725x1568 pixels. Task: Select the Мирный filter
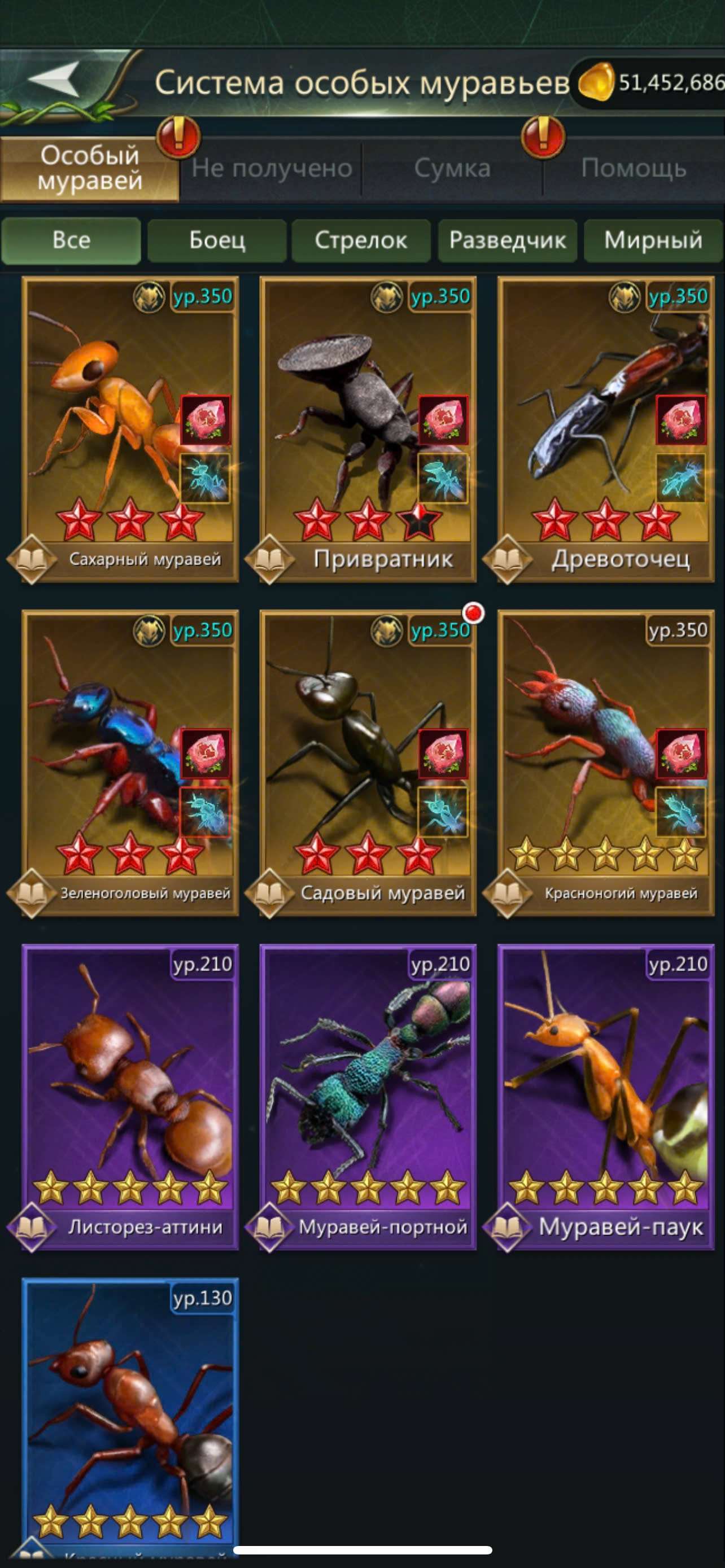tap(653, 240)
